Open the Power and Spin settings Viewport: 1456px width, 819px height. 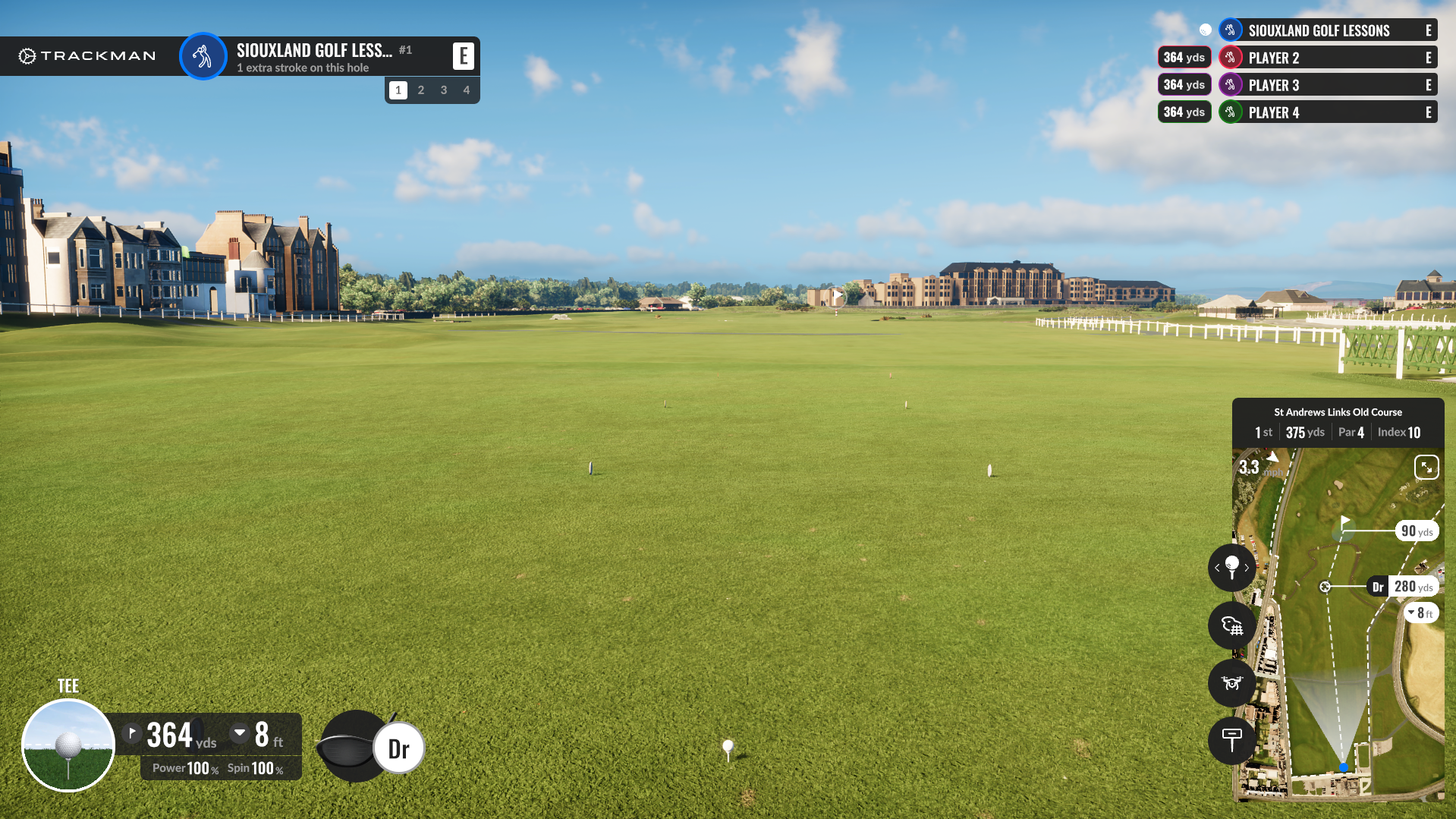pos(218,768)
